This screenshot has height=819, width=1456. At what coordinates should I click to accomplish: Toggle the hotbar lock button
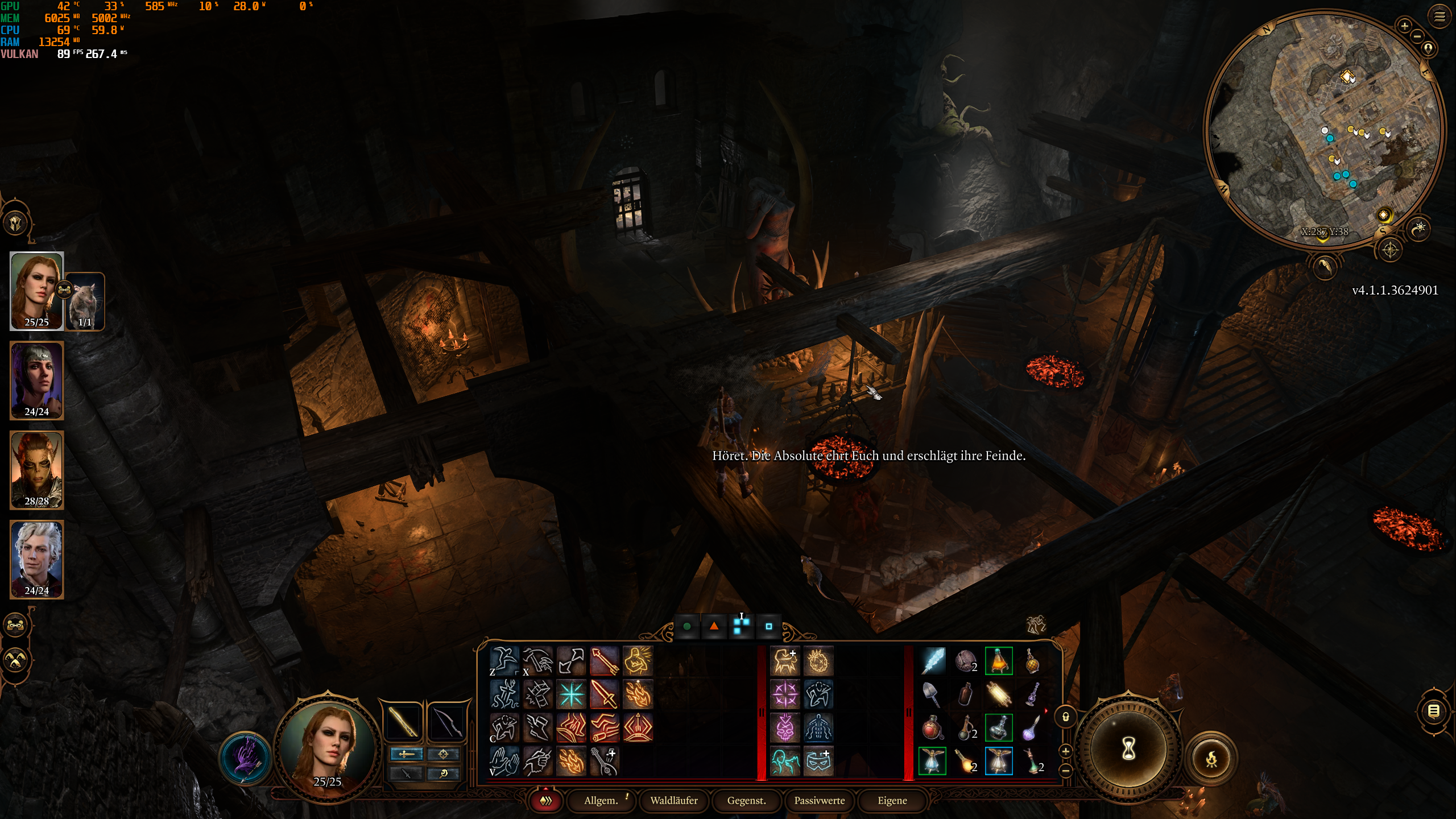pos(1066,717)
